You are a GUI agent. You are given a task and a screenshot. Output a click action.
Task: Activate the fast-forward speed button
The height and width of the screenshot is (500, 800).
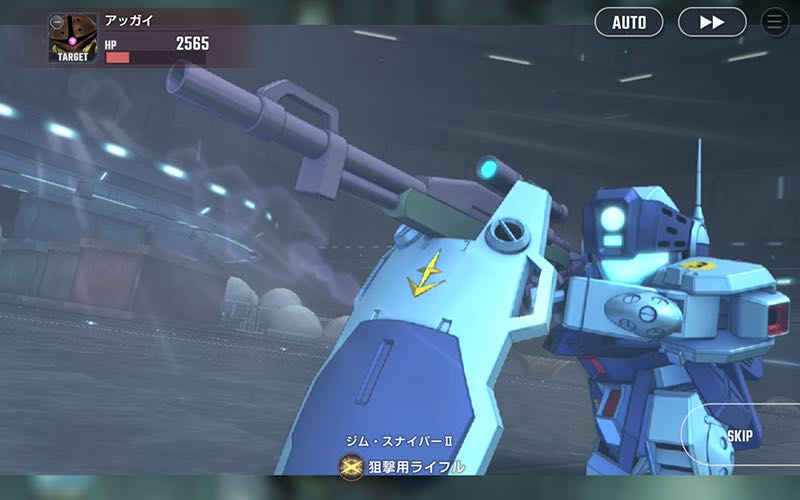click(712, 22)
